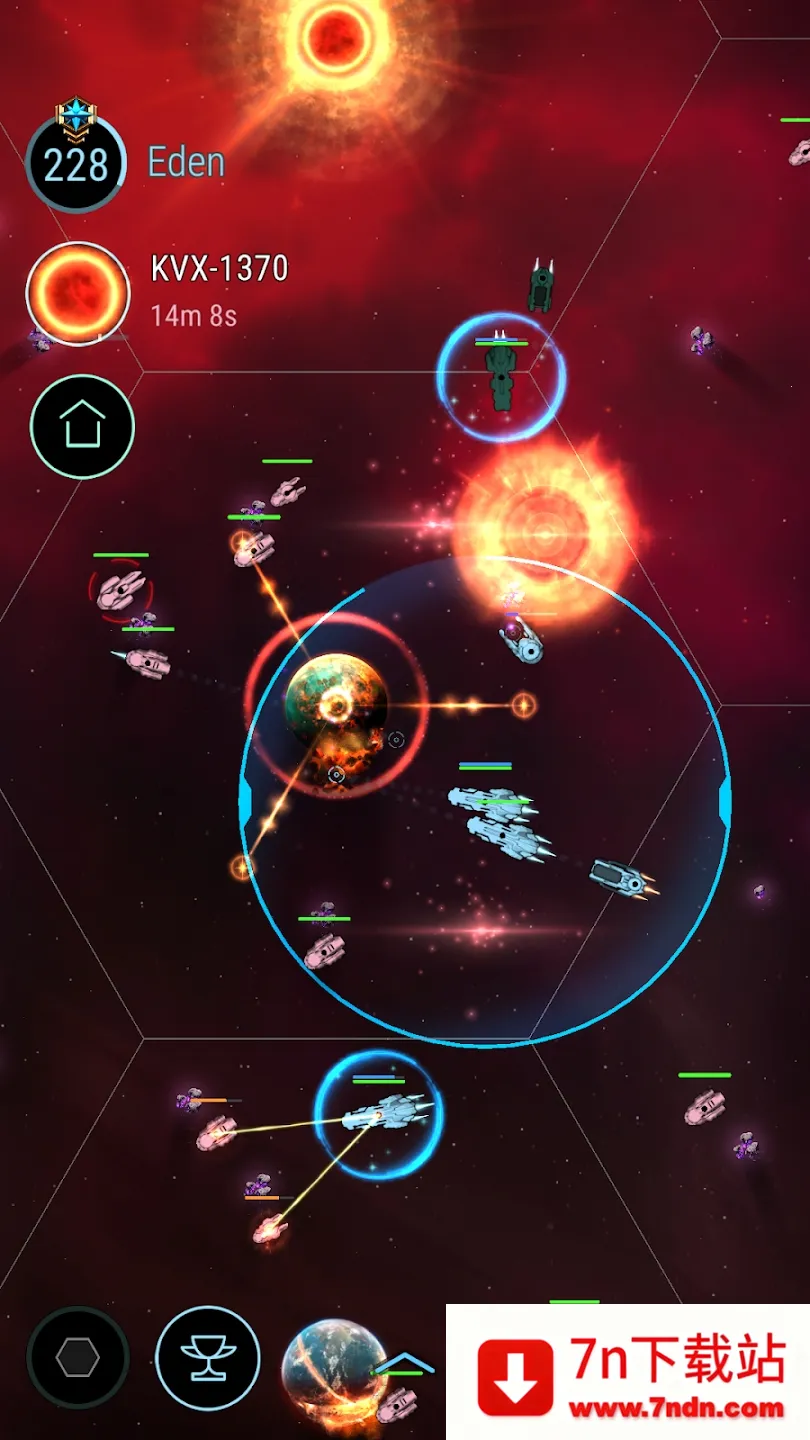Open the trophy goblet menu
Viewport: 810px width, 1440px height.
pyautogui.click(x=208, y=1357)
